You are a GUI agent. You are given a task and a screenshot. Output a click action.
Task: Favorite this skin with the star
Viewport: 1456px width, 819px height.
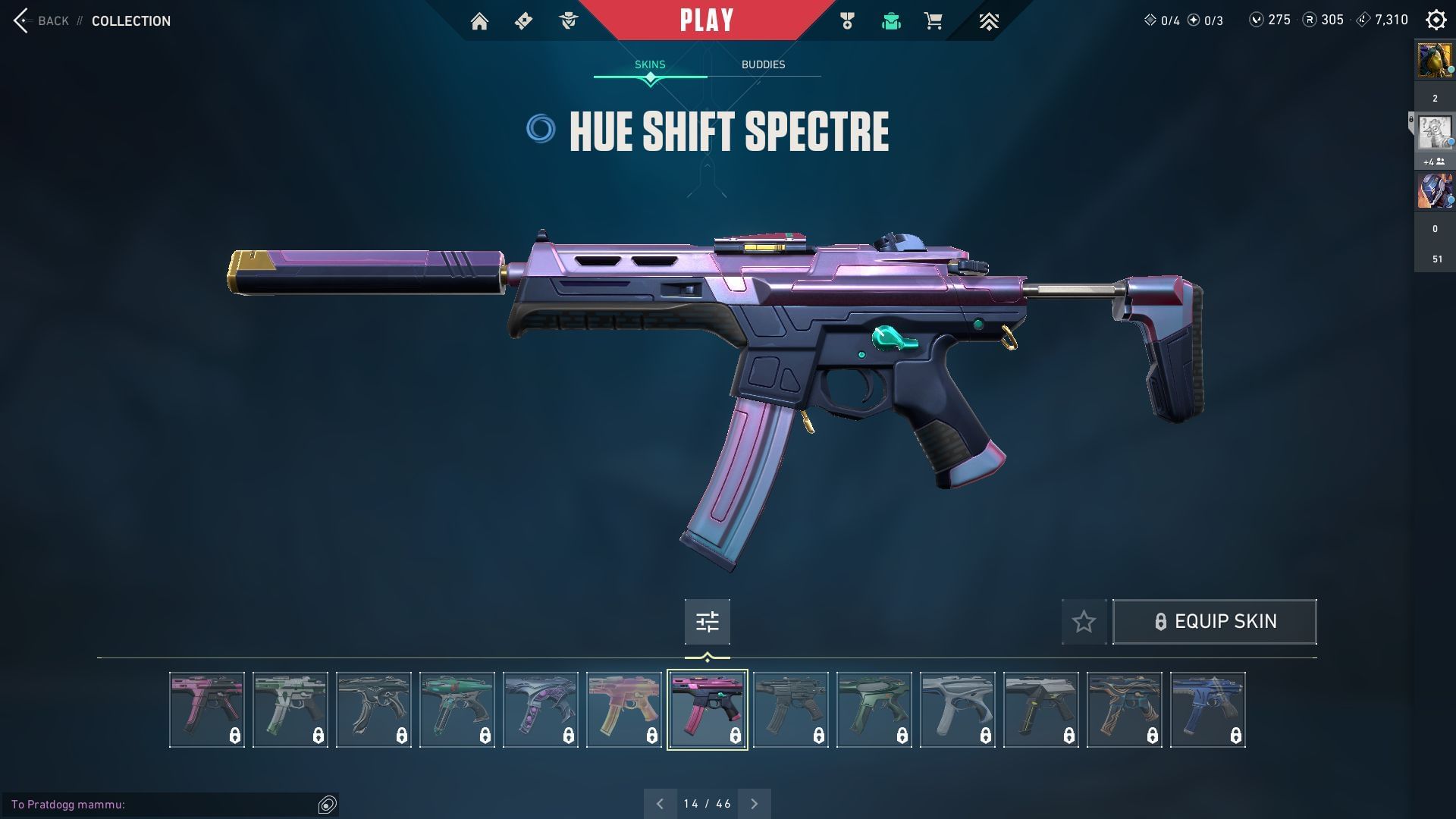pos(1084,622)
